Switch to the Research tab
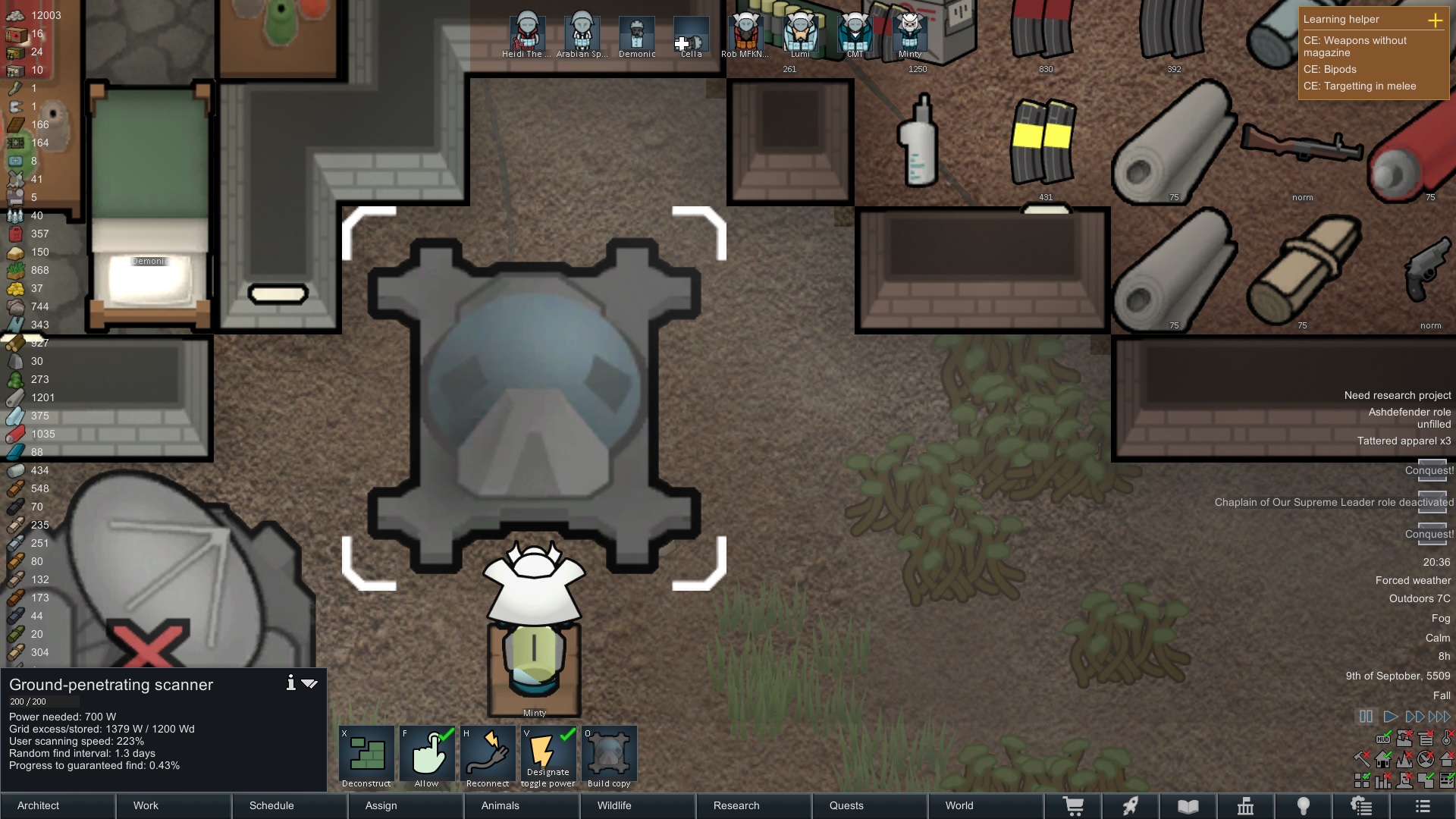Viewport: 1456px width, 819px height. (753, 805)
